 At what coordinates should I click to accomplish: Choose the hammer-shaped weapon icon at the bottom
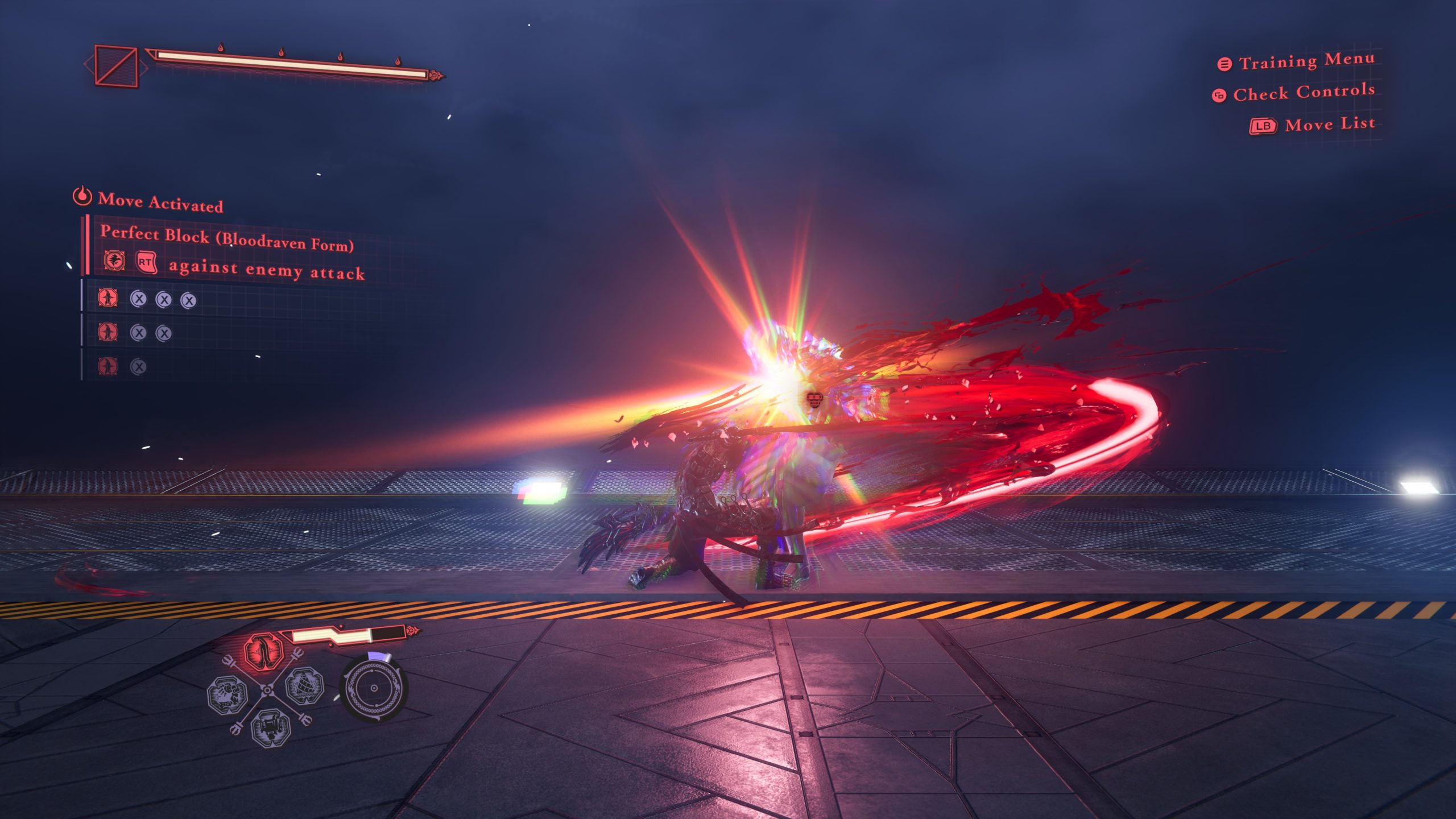tap(271, 727)
